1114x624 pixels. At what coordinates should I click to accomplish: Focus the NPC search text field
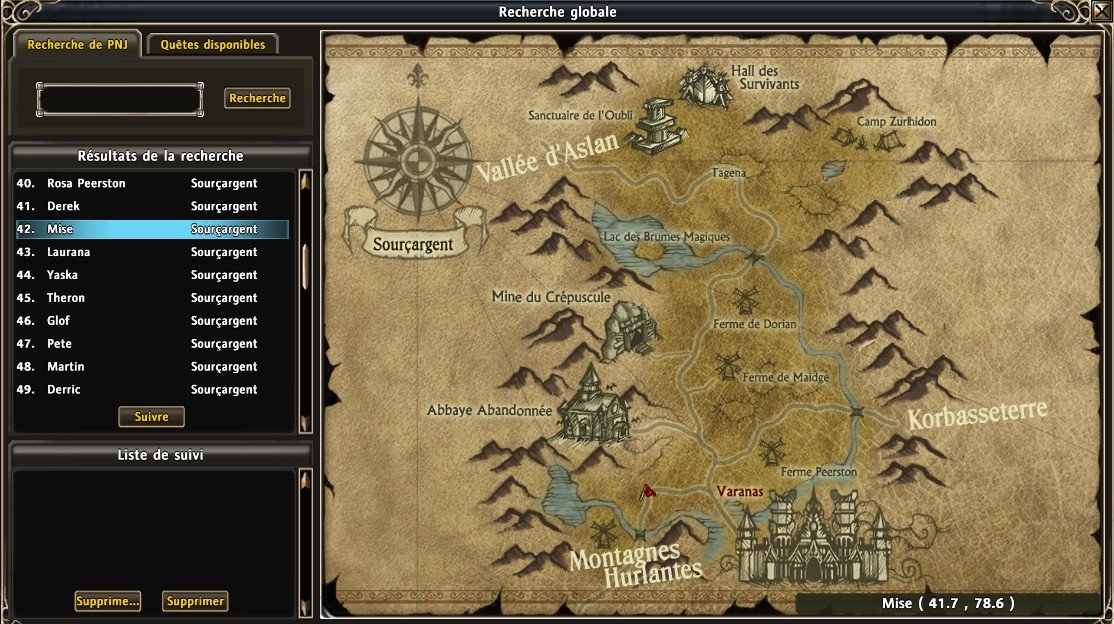pyautogui.click(x=120, y=99)
